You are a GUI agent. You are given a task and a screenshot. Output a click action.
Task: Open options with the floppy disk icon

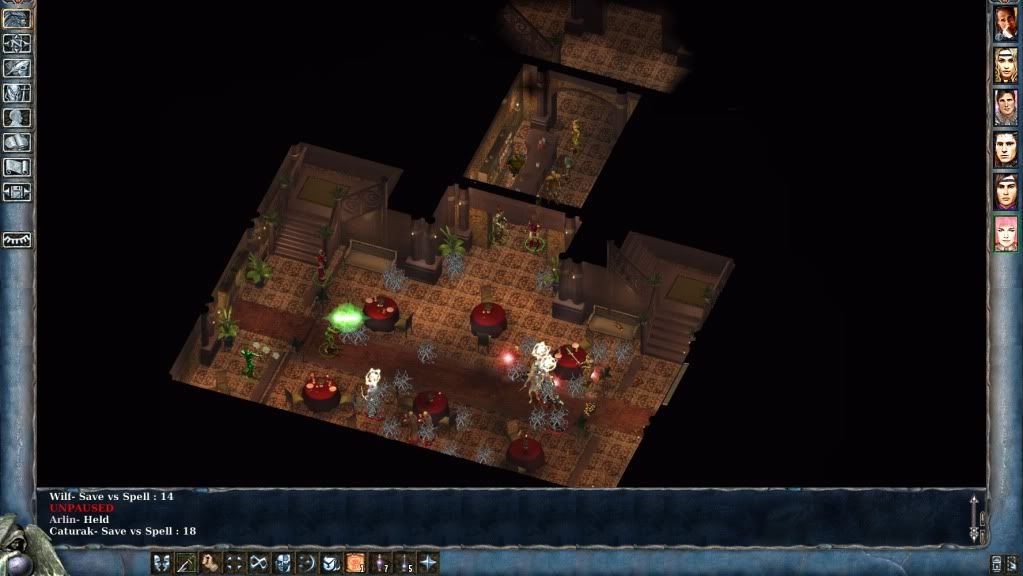[17, 192]
